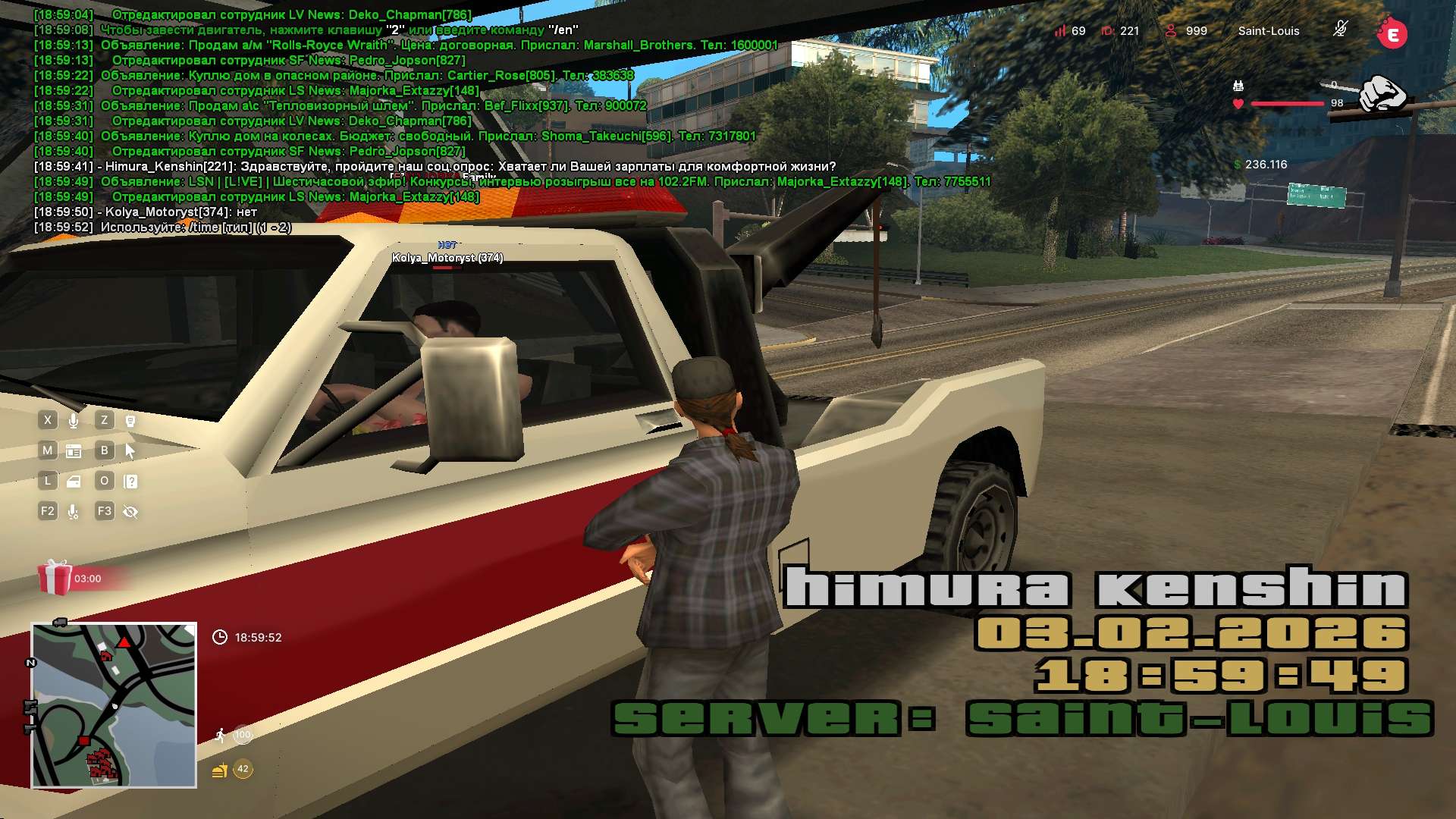Toggle the car door lock icon
The width and height of the screenshot is (1456, 819).
(74, 482)
